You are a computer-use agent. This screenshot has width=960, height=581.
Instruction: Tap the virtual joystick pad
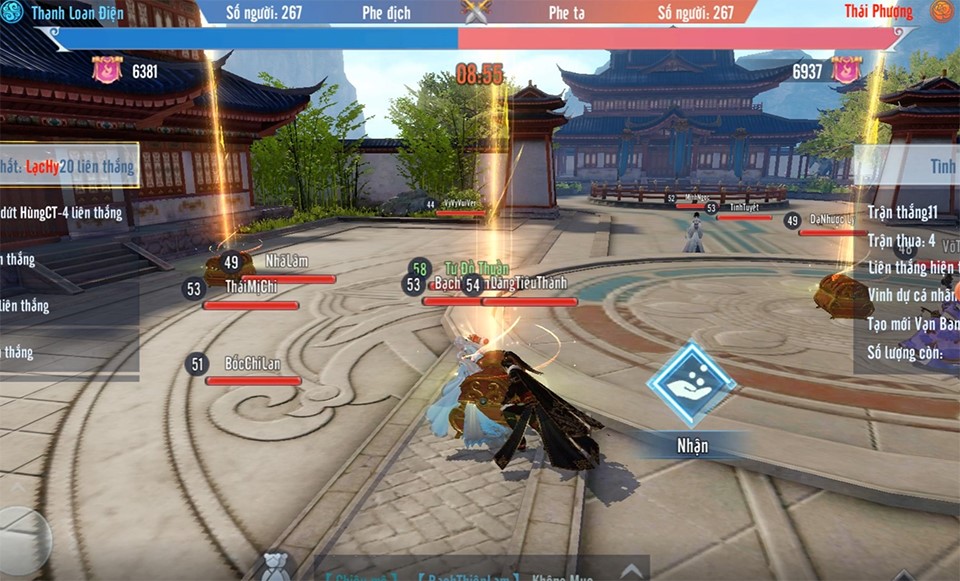click(x=20, y=542)
